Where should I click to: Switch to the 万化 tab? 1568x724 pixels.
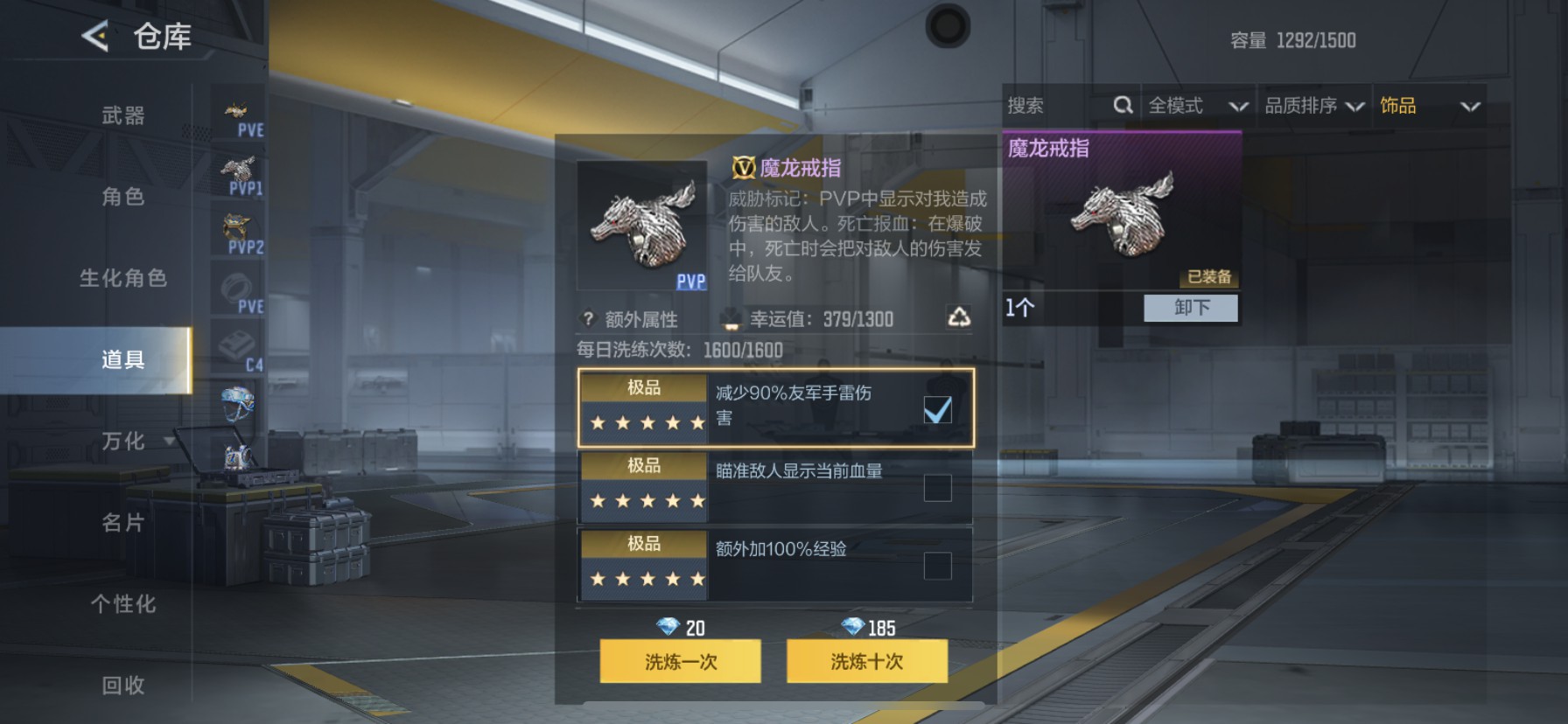click(122, 442)
